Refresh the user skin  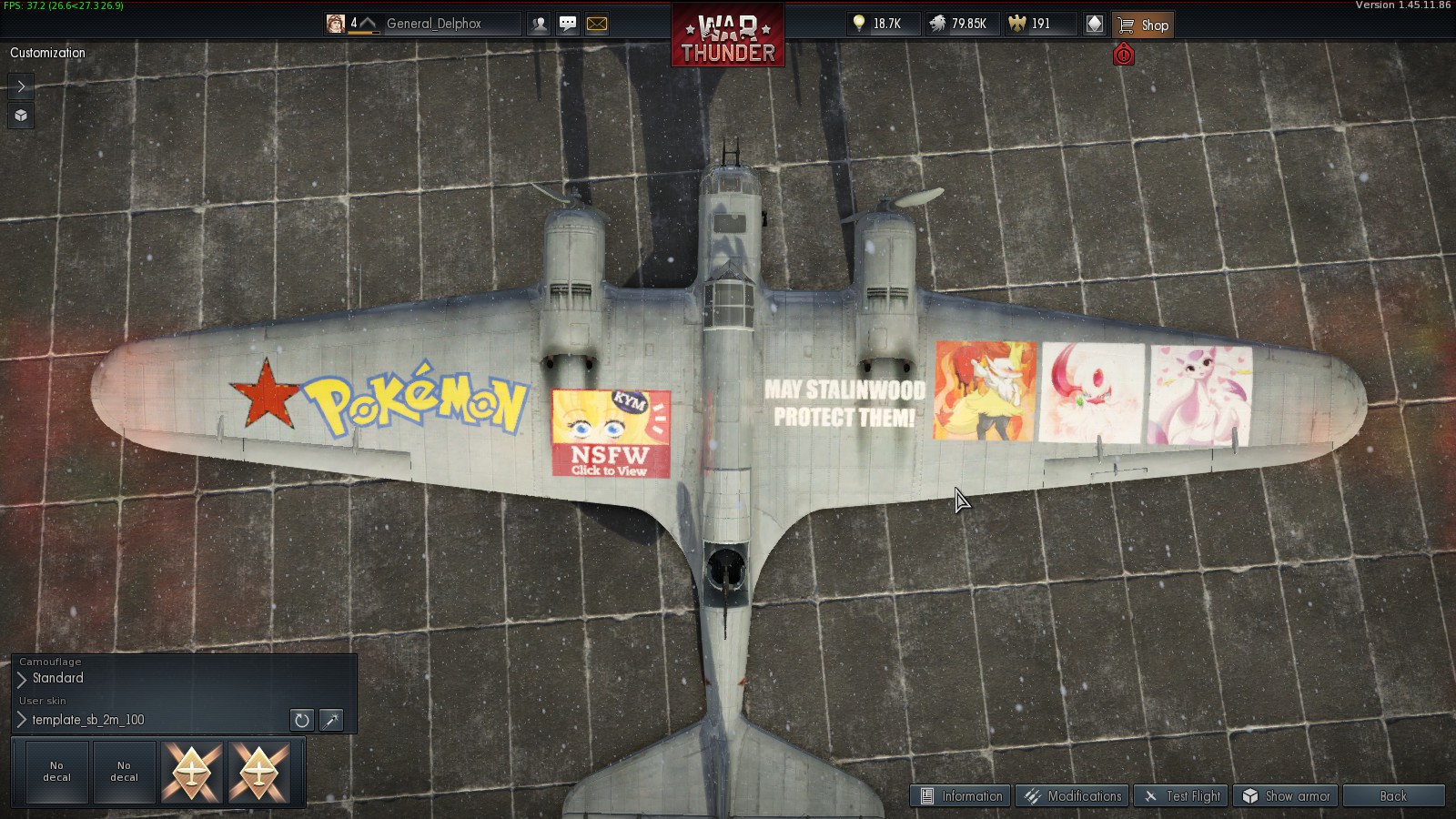click(x=301, y=720)
